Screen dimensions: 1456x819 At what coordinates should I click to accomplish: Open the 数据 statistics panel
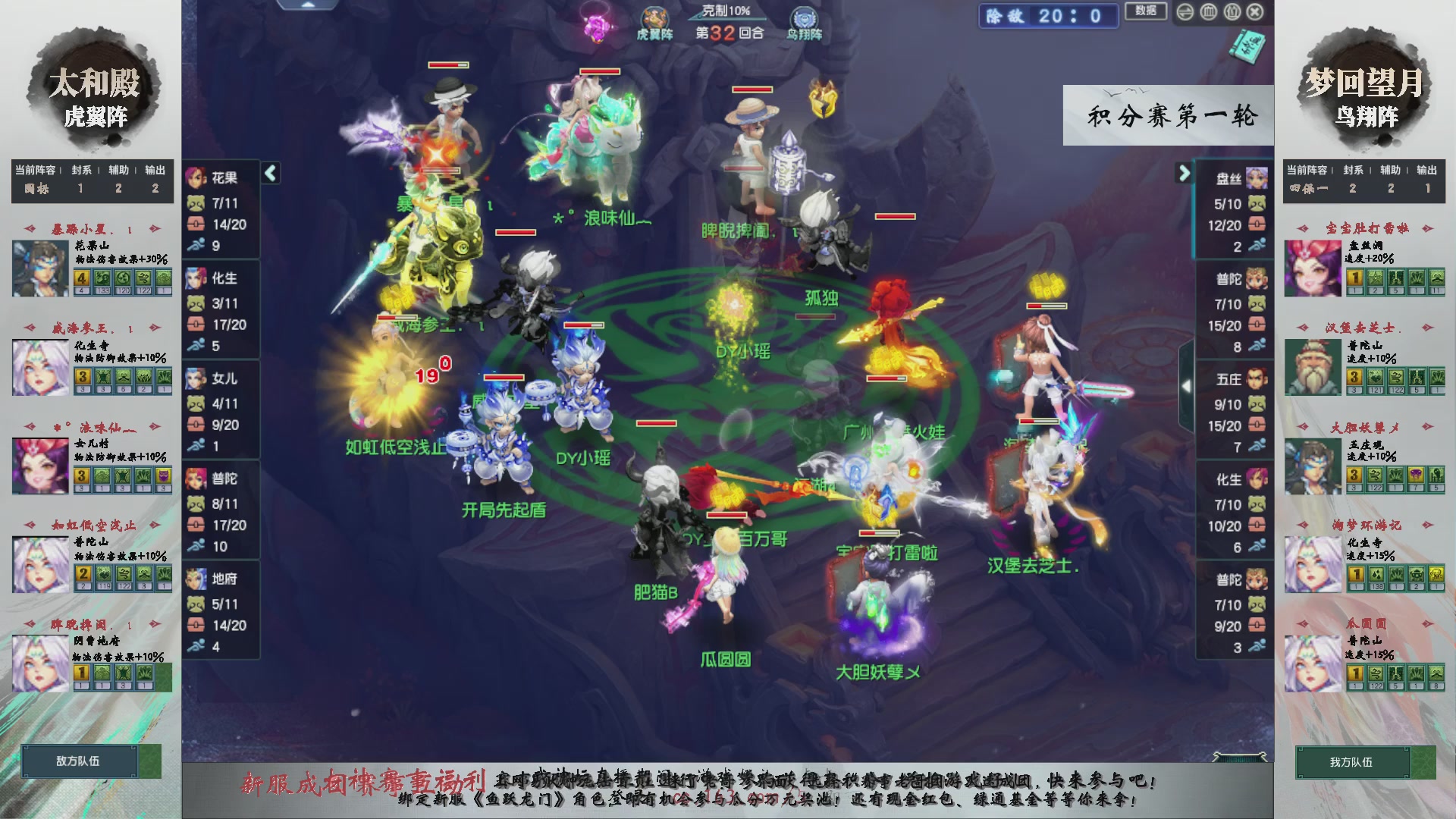pyautogui.click(x=1146, y=11)
